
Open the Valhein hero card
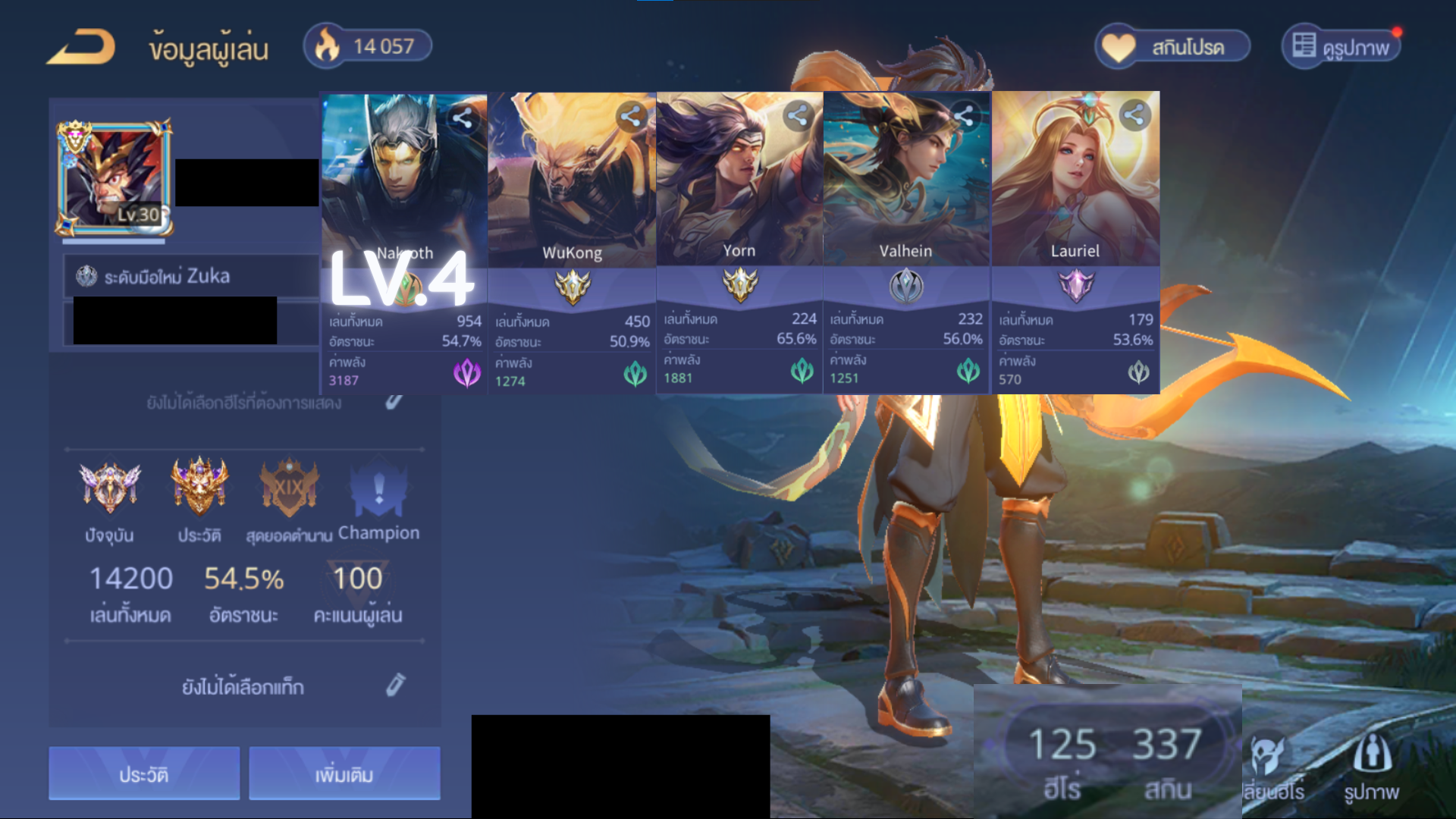pos(906,243)
